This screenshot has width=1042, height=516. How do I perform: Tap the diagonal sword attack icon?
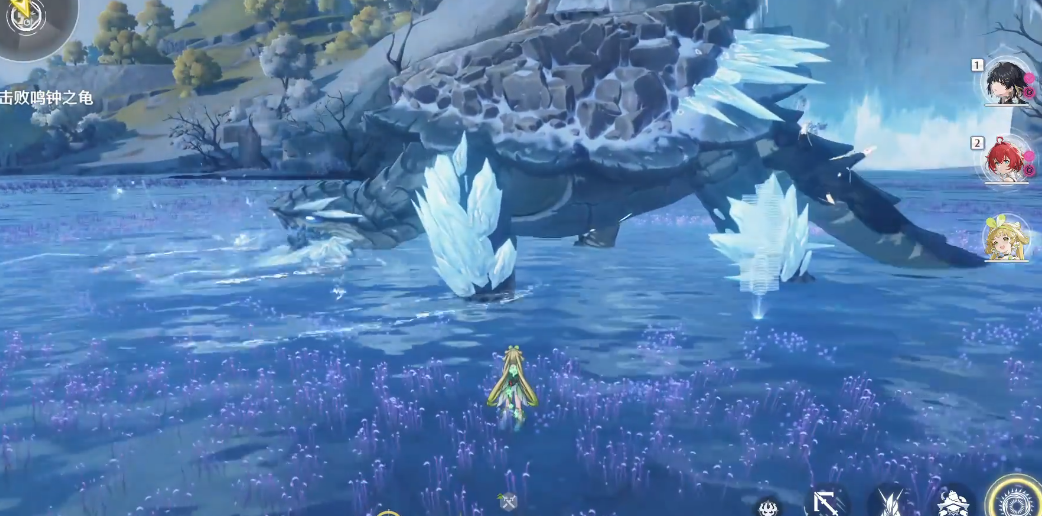pyautogui.click(x=826, y=502)
